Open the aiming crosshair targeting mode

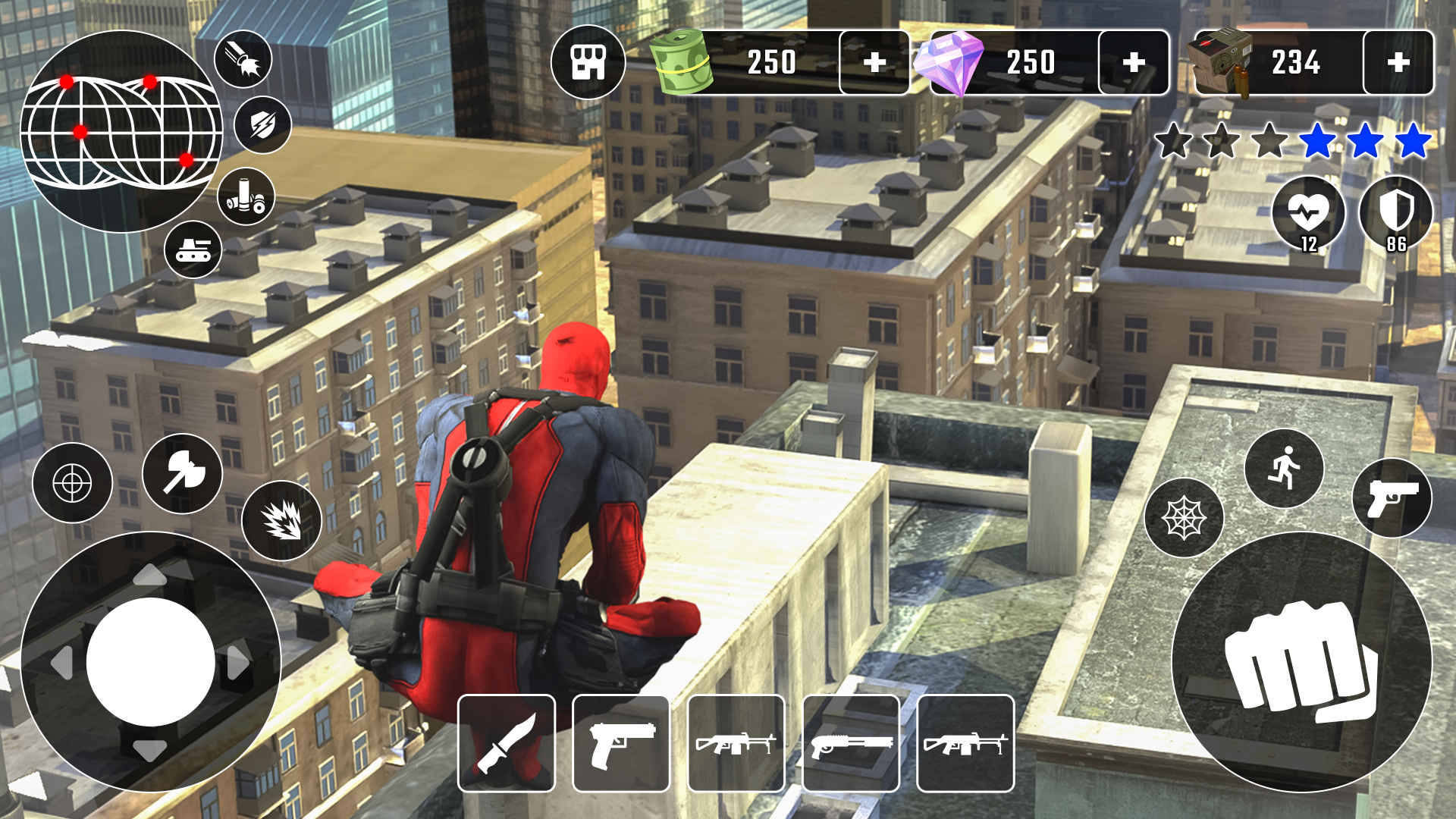pyautogui.click(x=72, y=484)
